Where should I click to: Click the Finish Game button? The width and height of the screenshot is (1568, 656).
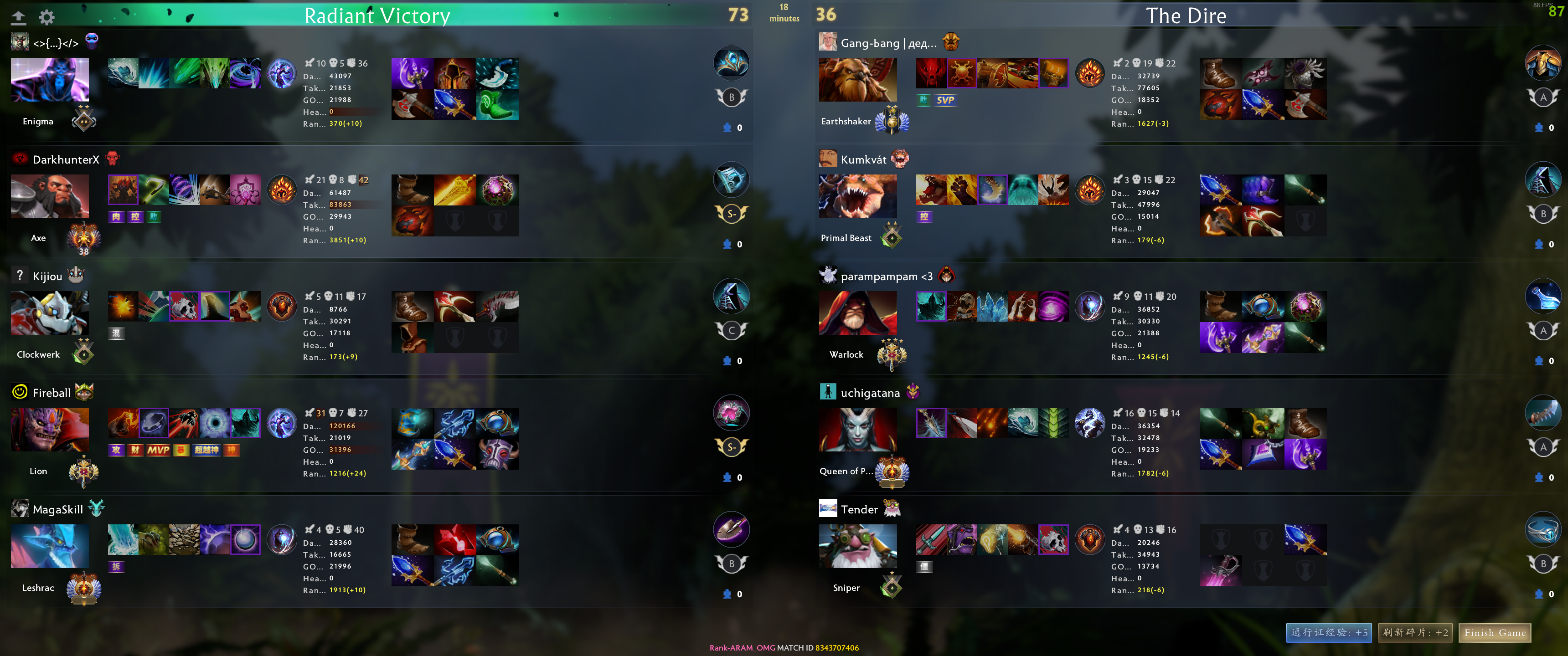click(1495, 633)
